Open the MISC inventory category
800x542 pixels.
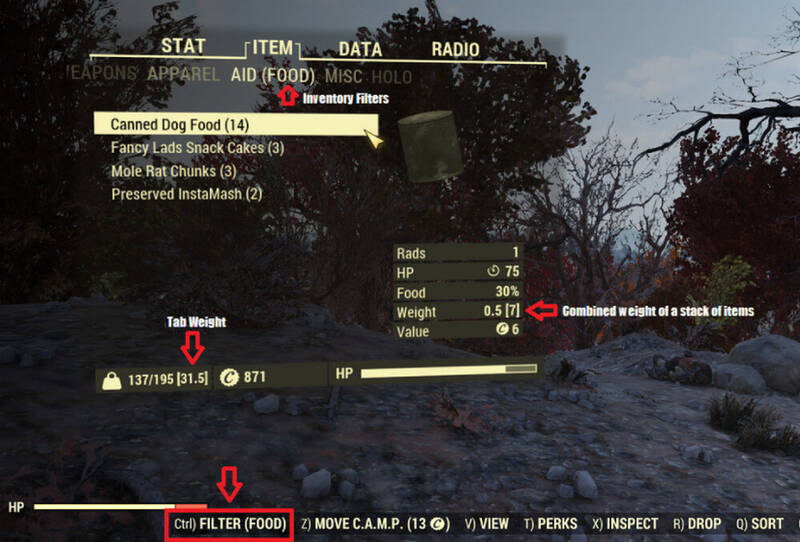point(344,75)
